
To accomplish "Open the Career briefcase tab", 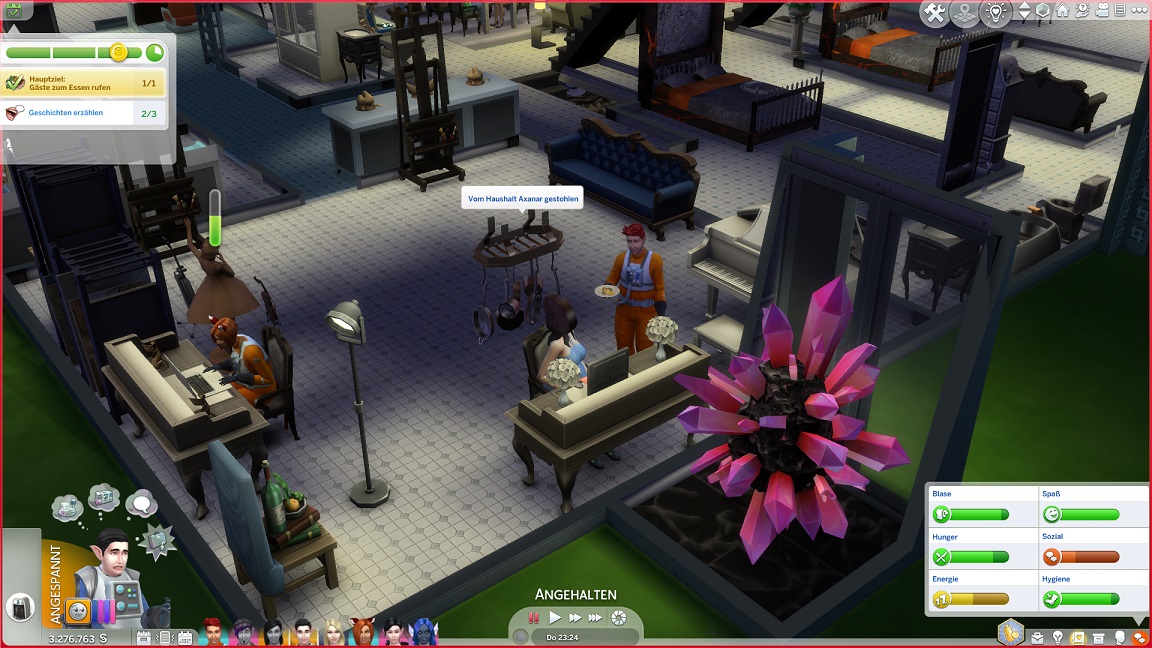I will 1036,638.
